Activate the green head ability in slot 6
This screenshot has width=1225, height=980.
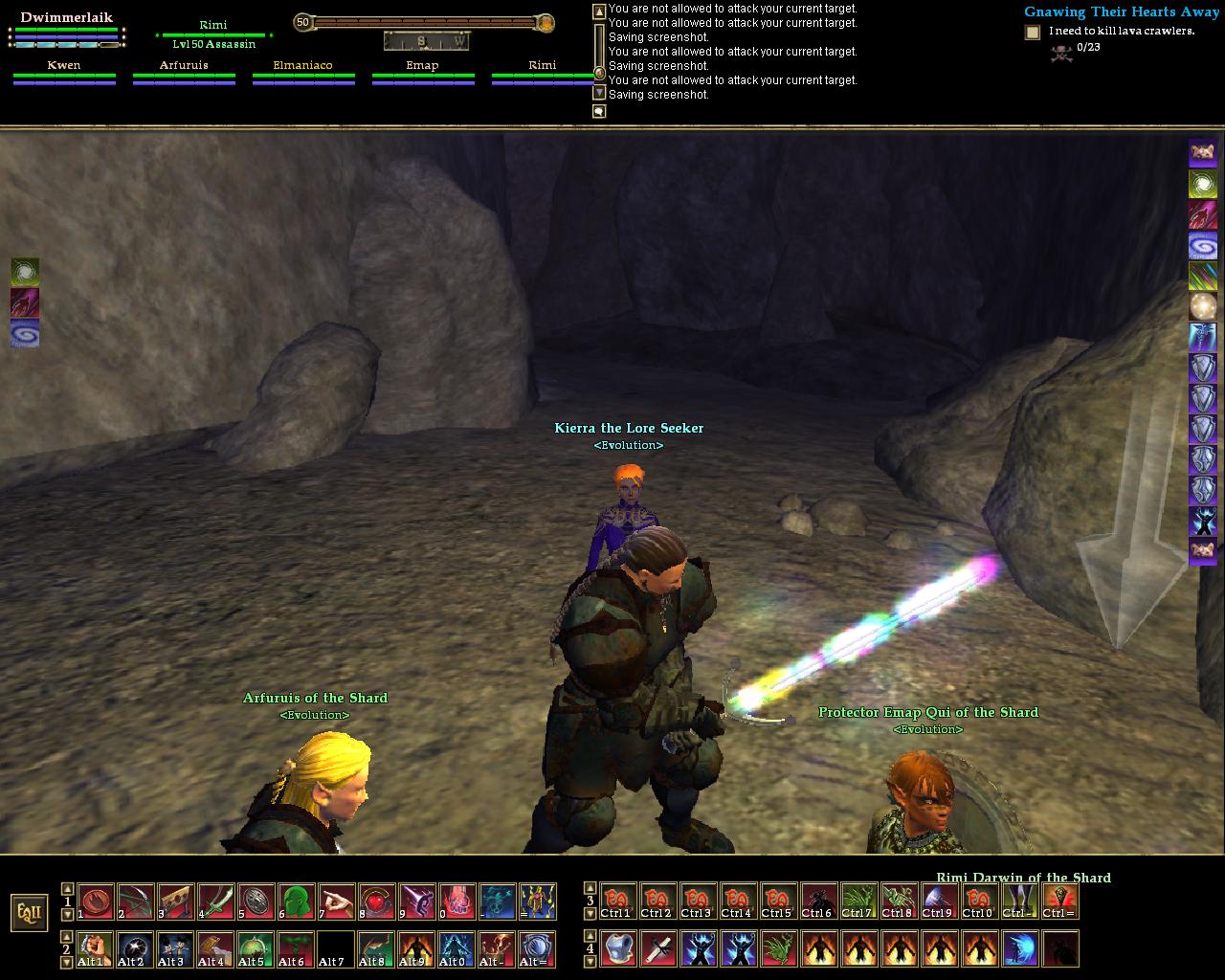coord(296,902)
